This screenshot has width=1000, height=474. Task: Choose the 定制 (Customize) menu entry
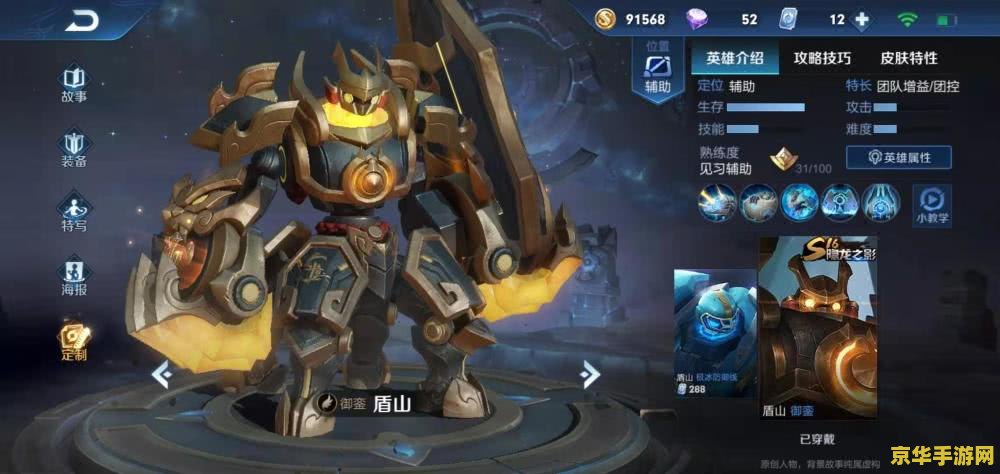[x=74, y=341]
